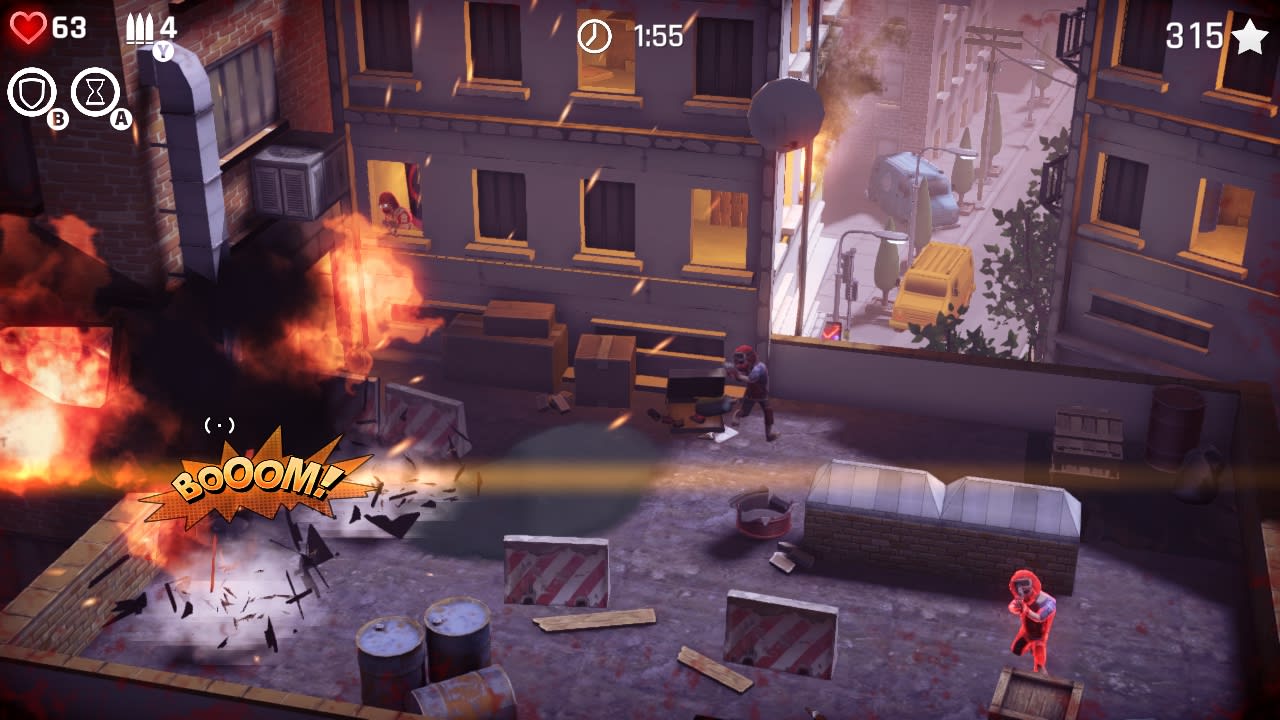Click the ammo count showing 4
1280x720 pixels.
169,25
